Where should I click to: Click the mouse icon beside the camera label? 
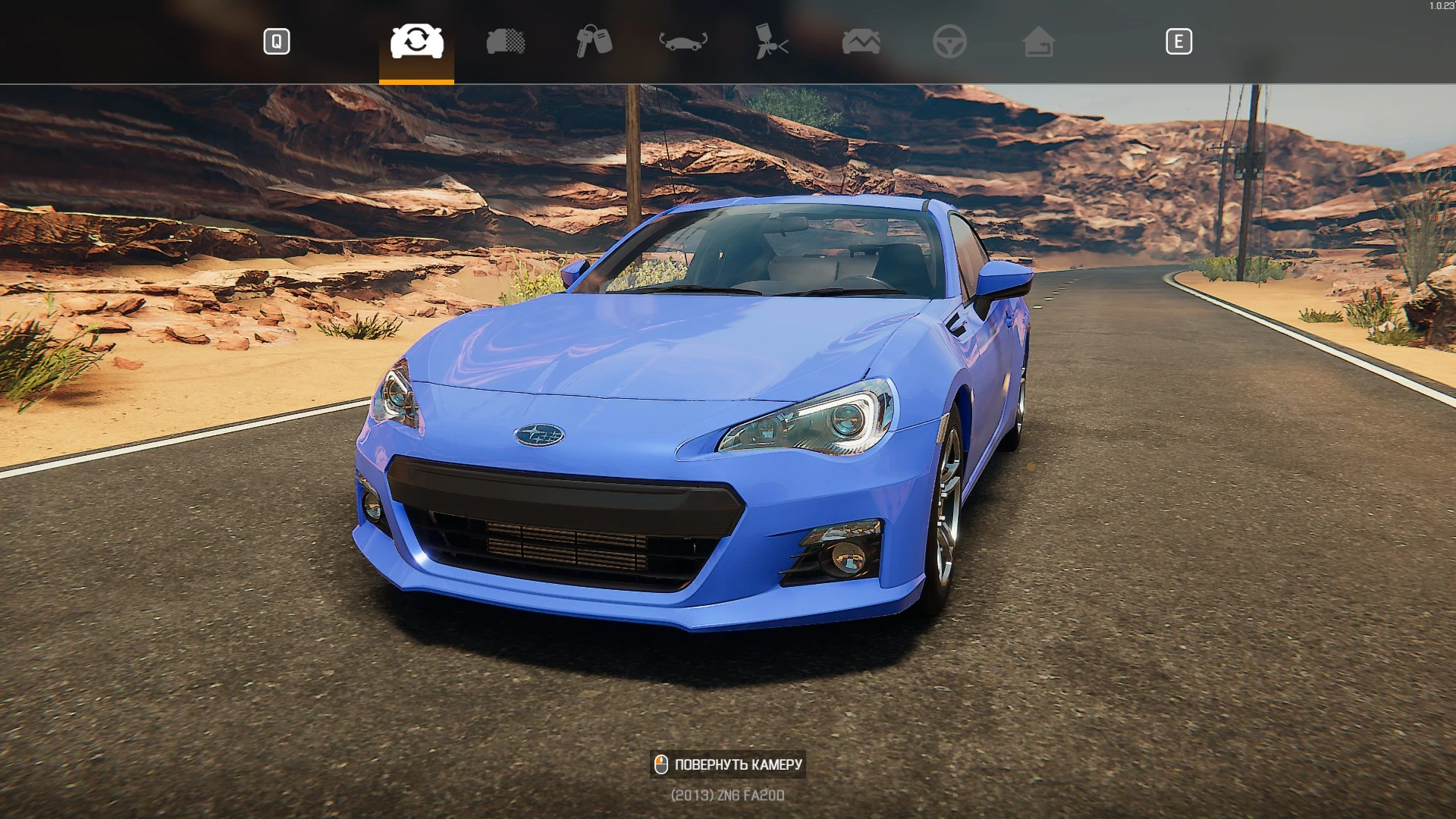662,764
